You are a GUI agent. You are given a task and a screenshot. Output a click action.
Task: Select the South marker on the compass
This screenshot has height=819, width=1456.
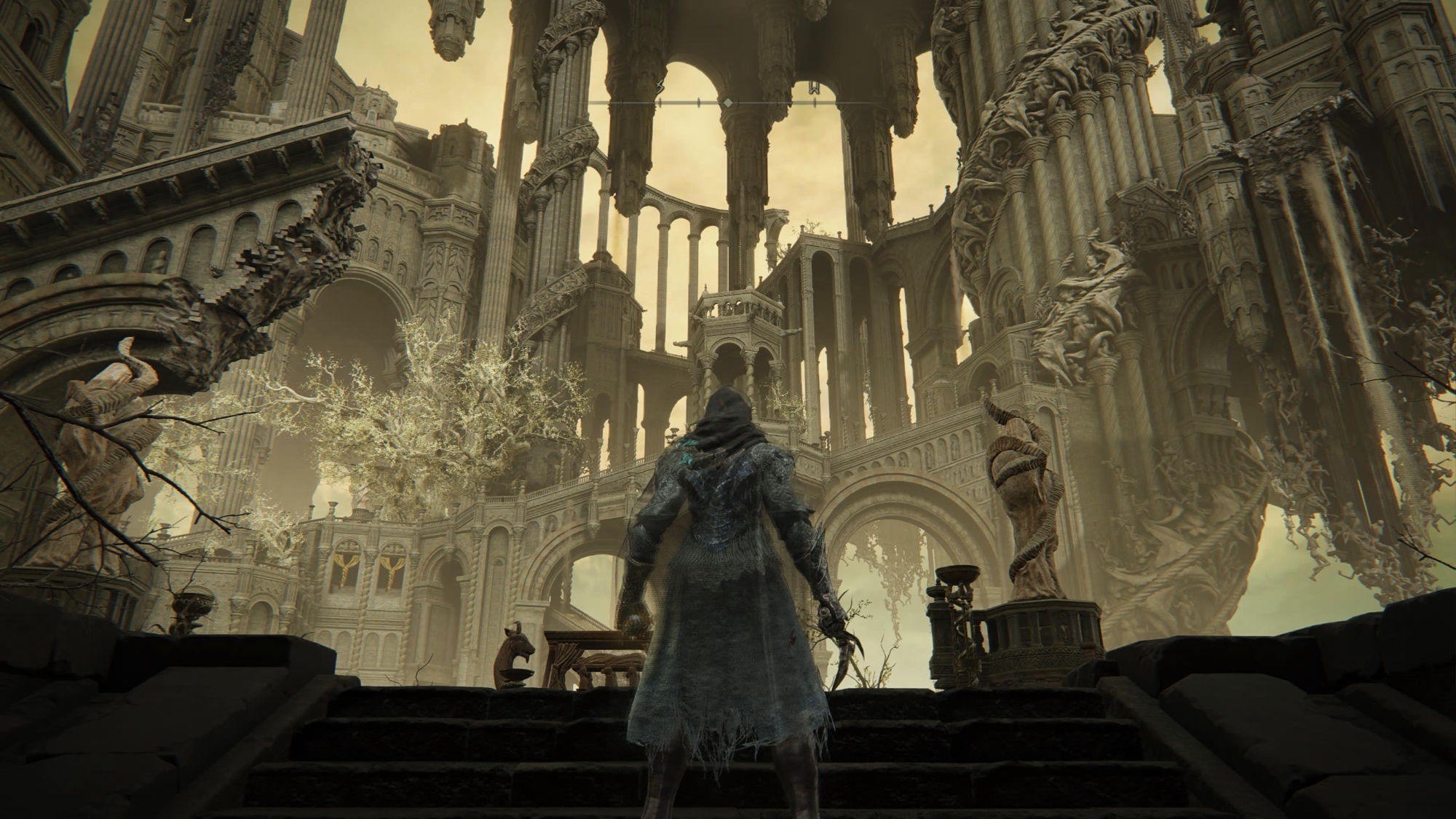point(661,87)
